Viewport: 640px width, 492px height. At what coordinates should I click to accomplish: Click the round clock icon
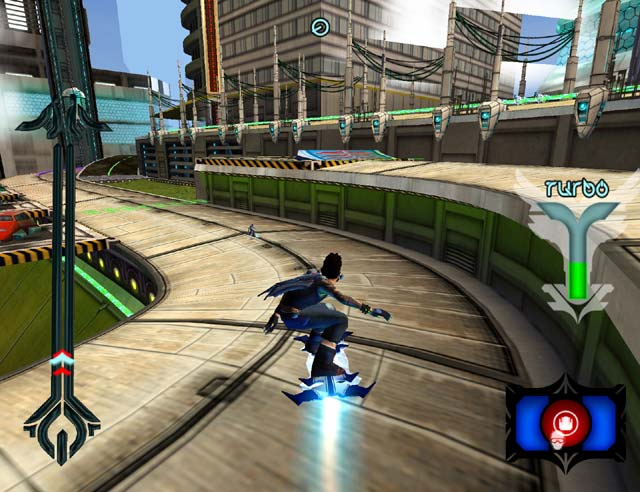click(x=321, y=27)
